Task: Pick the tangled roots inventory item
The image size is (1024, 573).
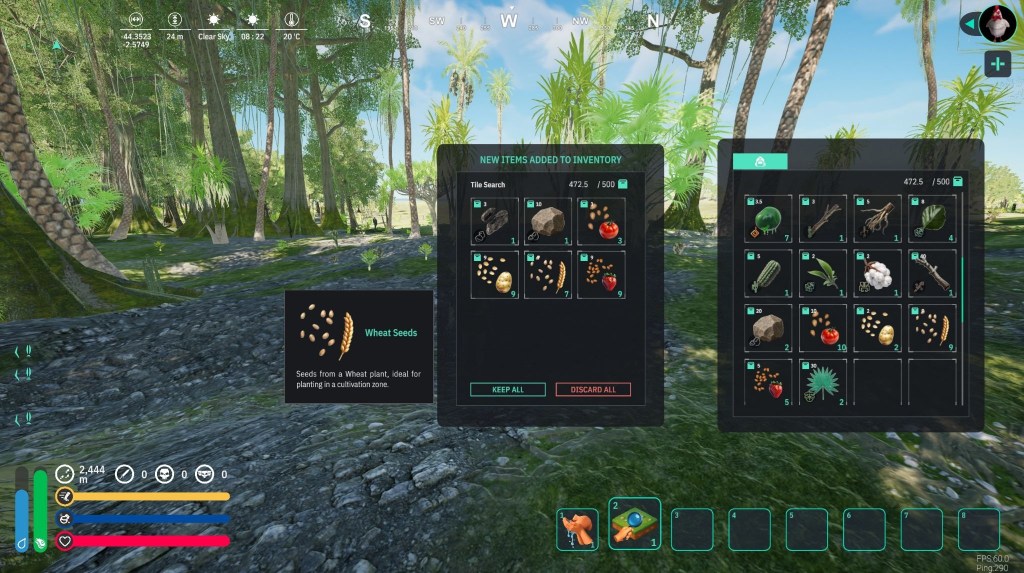Action: click(878, 219)
